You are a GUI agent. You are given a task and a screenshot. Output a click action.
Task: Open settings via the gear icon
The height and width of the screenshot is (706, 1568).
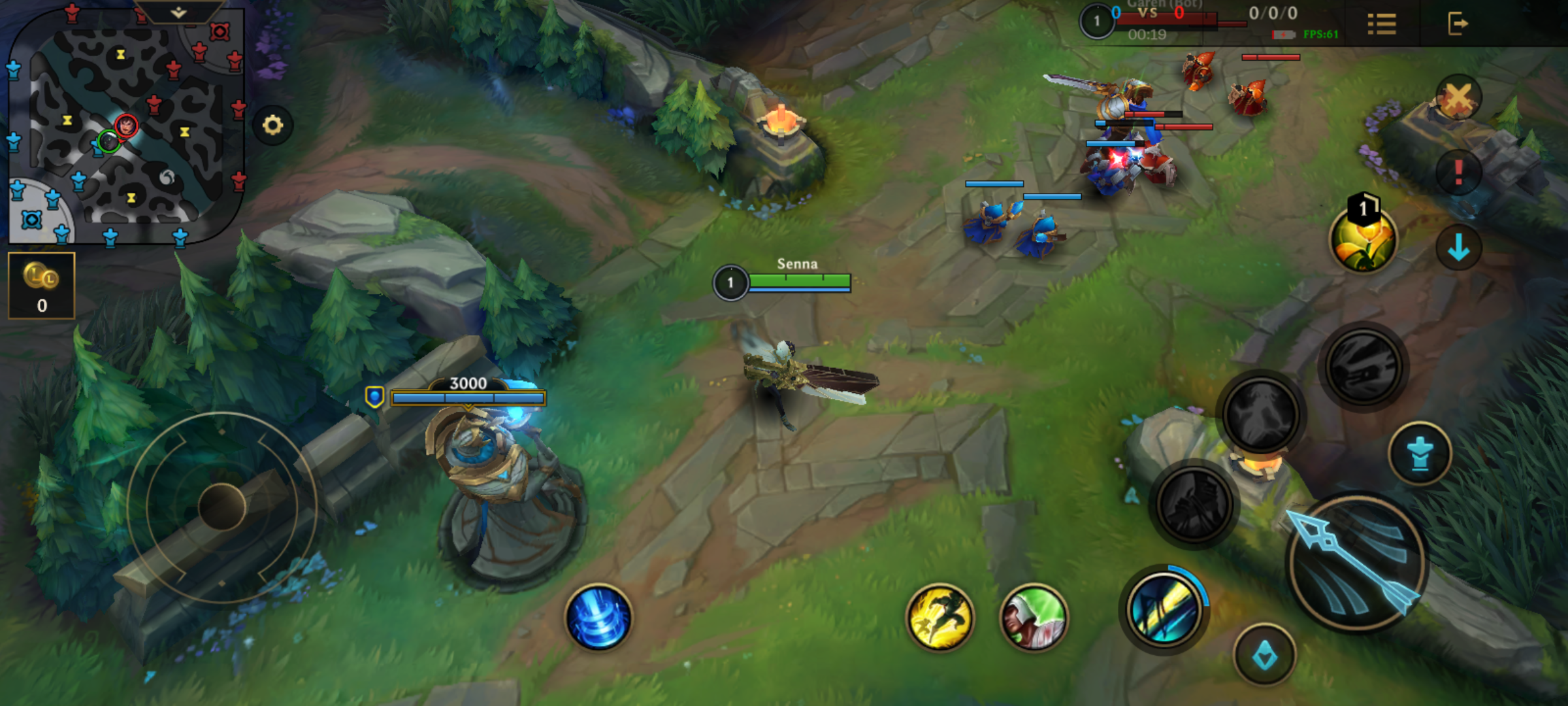point(272,125)
